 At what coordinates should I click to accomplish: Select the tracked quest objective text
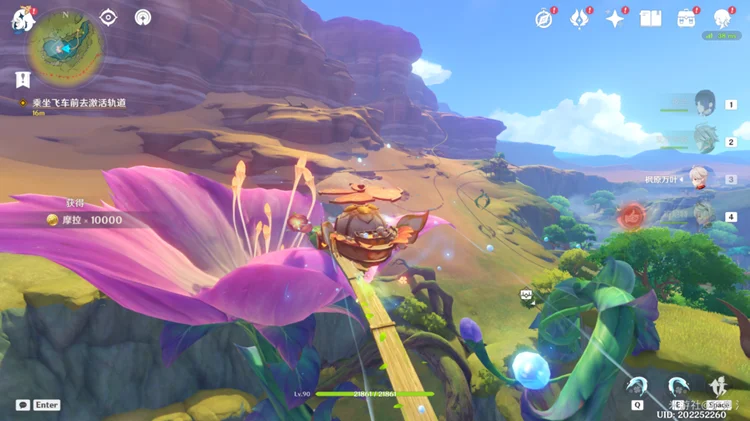pos(78,102)
